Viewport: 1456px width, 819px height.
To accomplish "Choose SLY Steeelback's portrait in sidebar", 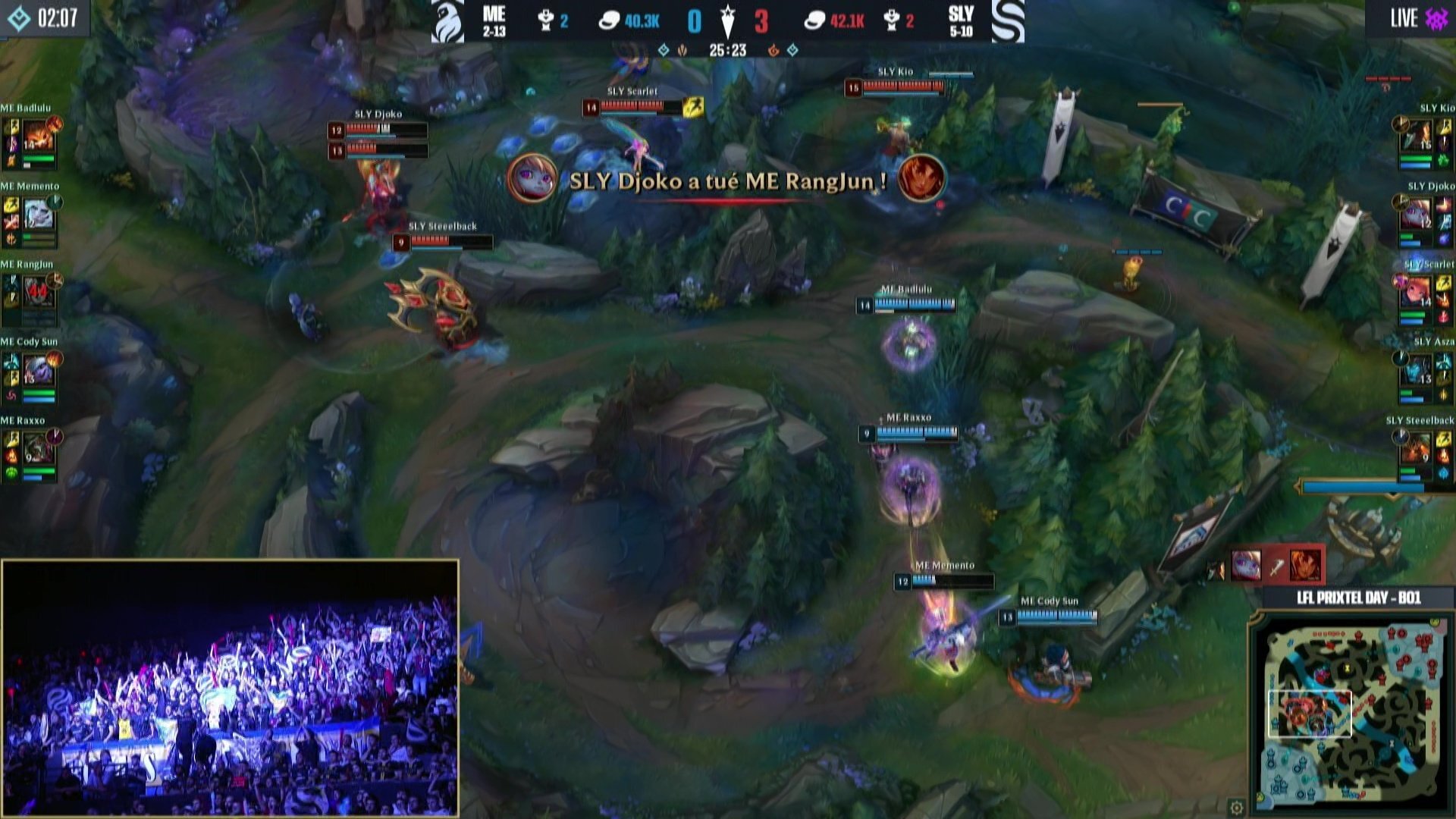I will coord(1415,450).
